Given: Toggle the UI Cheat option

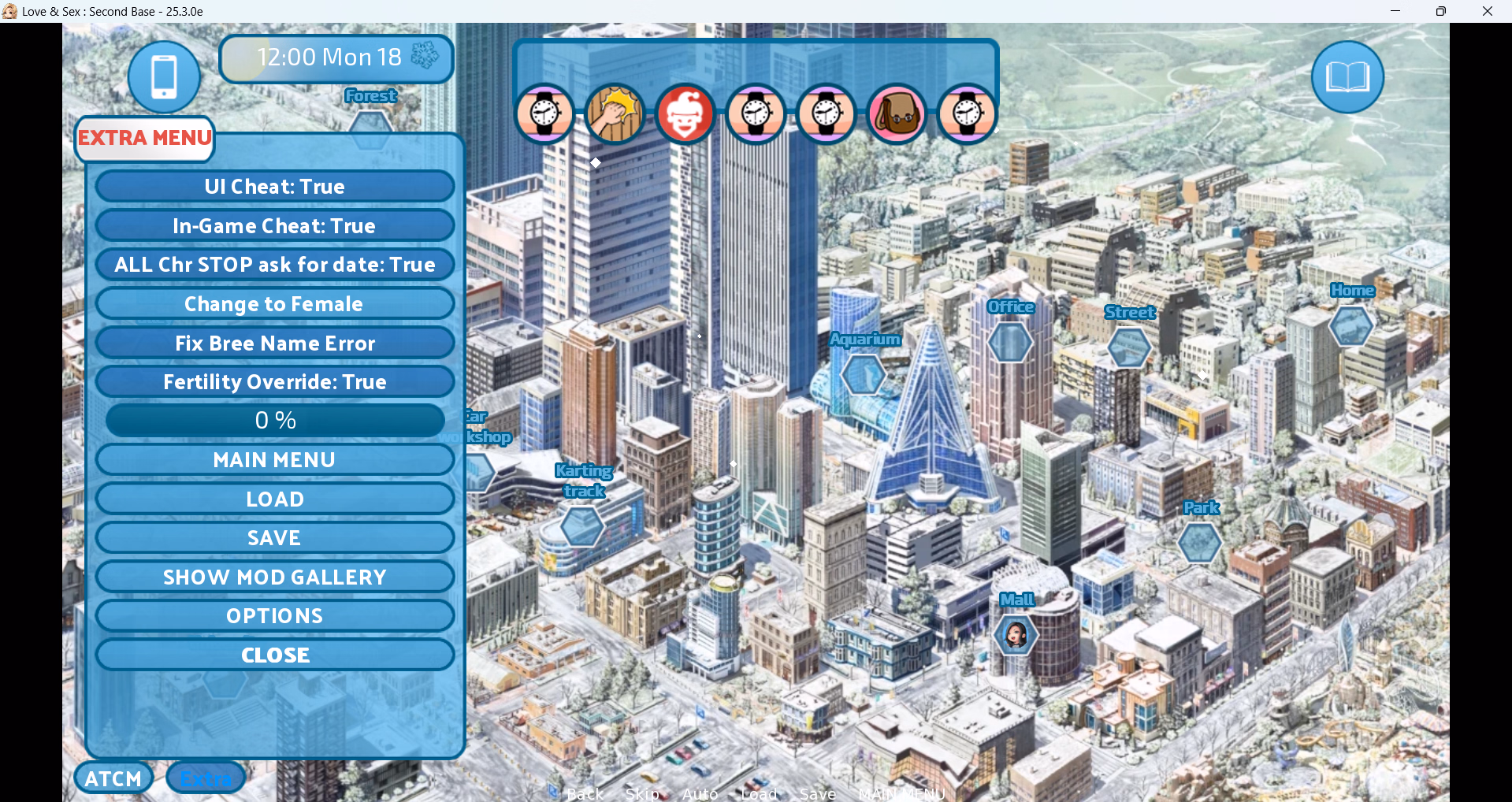Looking at the screenshot, I should [274, 187].
